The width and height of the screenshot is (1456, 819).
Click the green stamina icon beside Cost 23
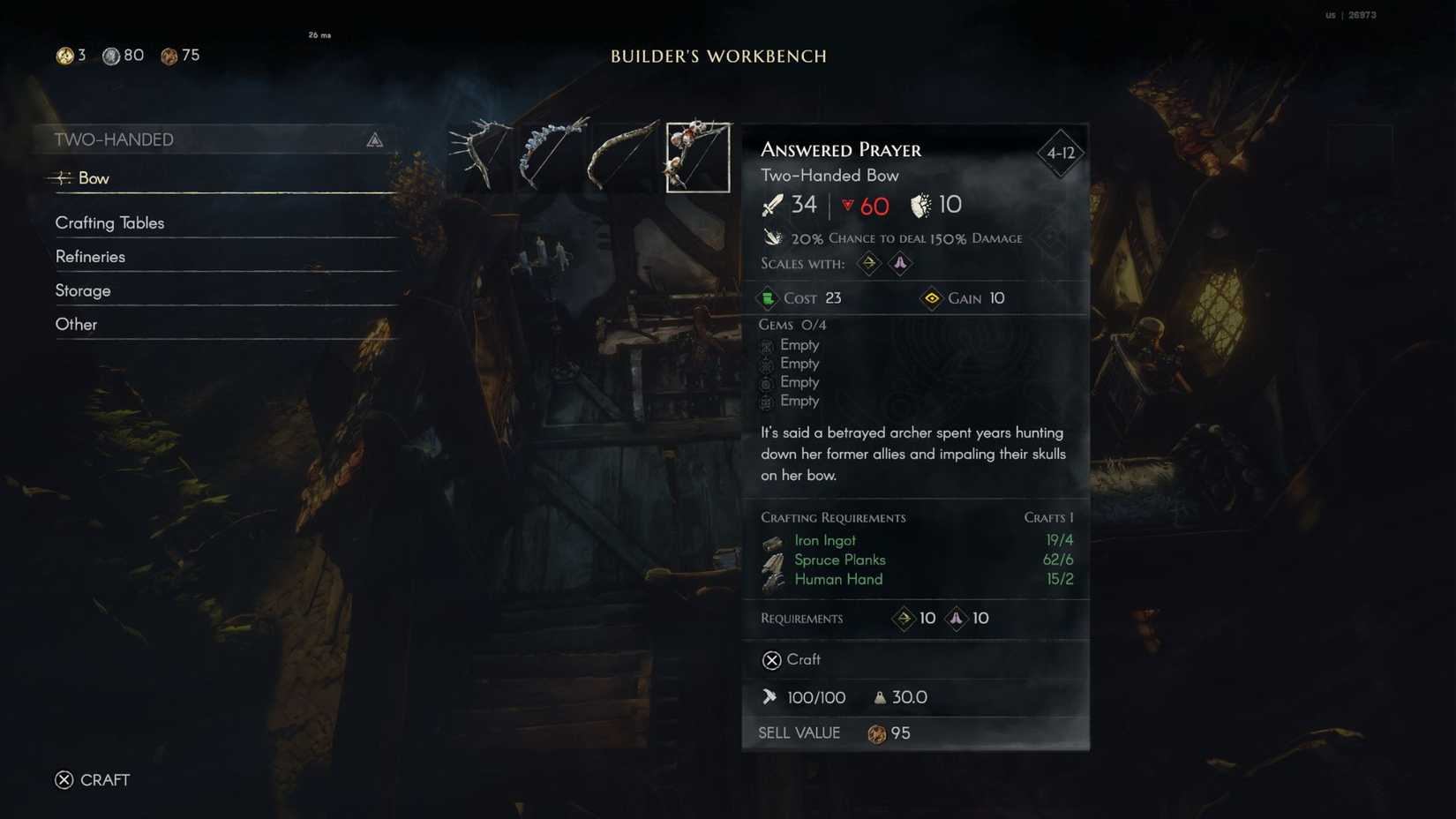pos(769,298)
